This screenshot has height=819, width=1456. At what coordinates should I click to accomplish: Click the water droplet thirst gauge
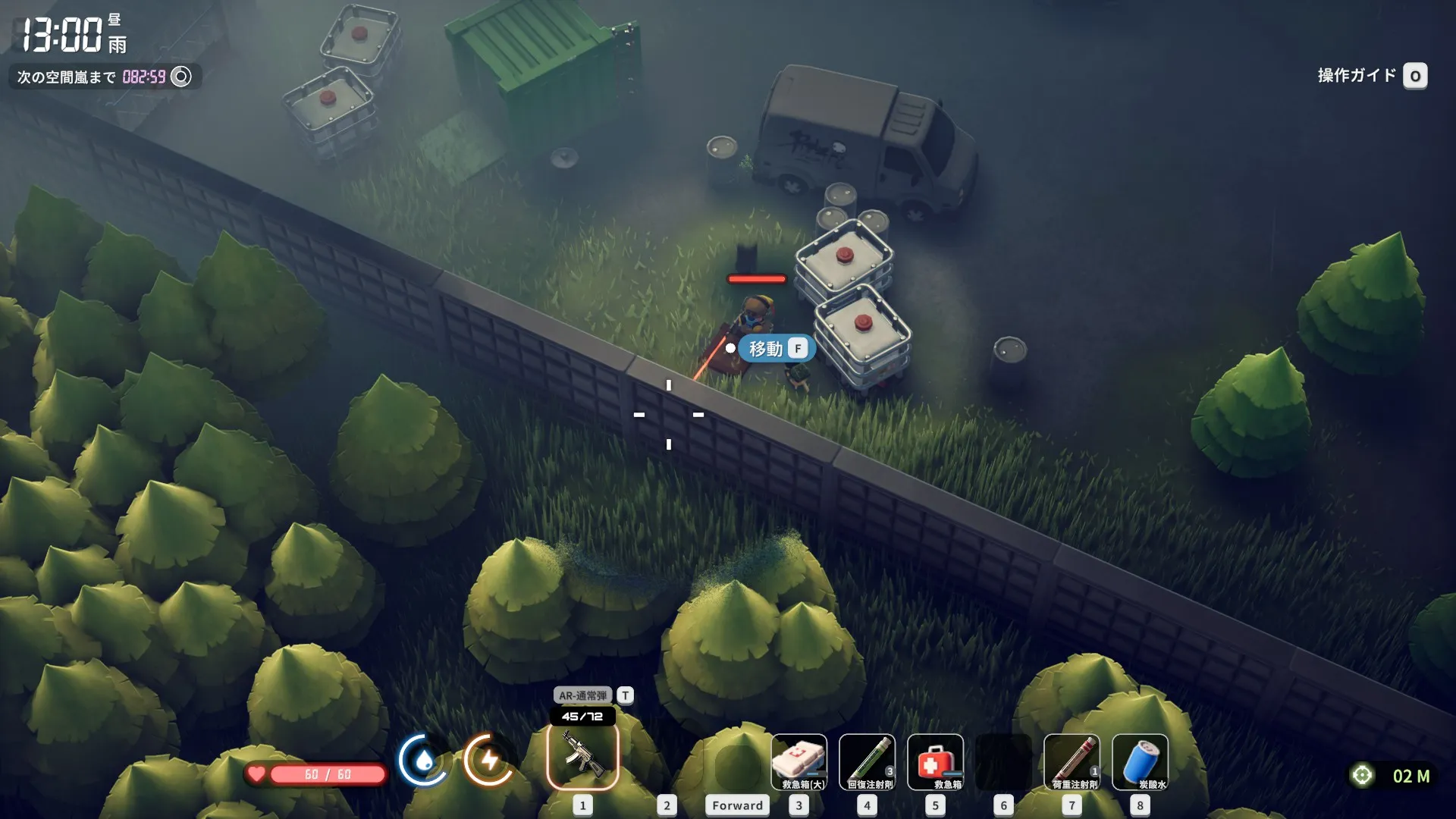pos(423,759)
